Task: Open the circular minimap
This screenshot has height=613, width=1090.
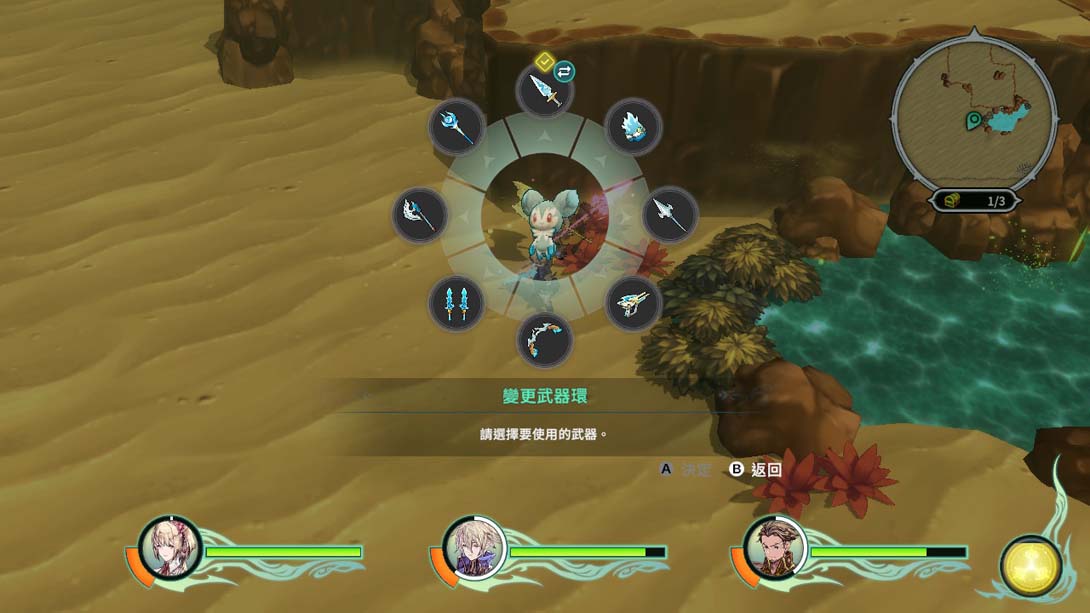Action: point(973,110)
